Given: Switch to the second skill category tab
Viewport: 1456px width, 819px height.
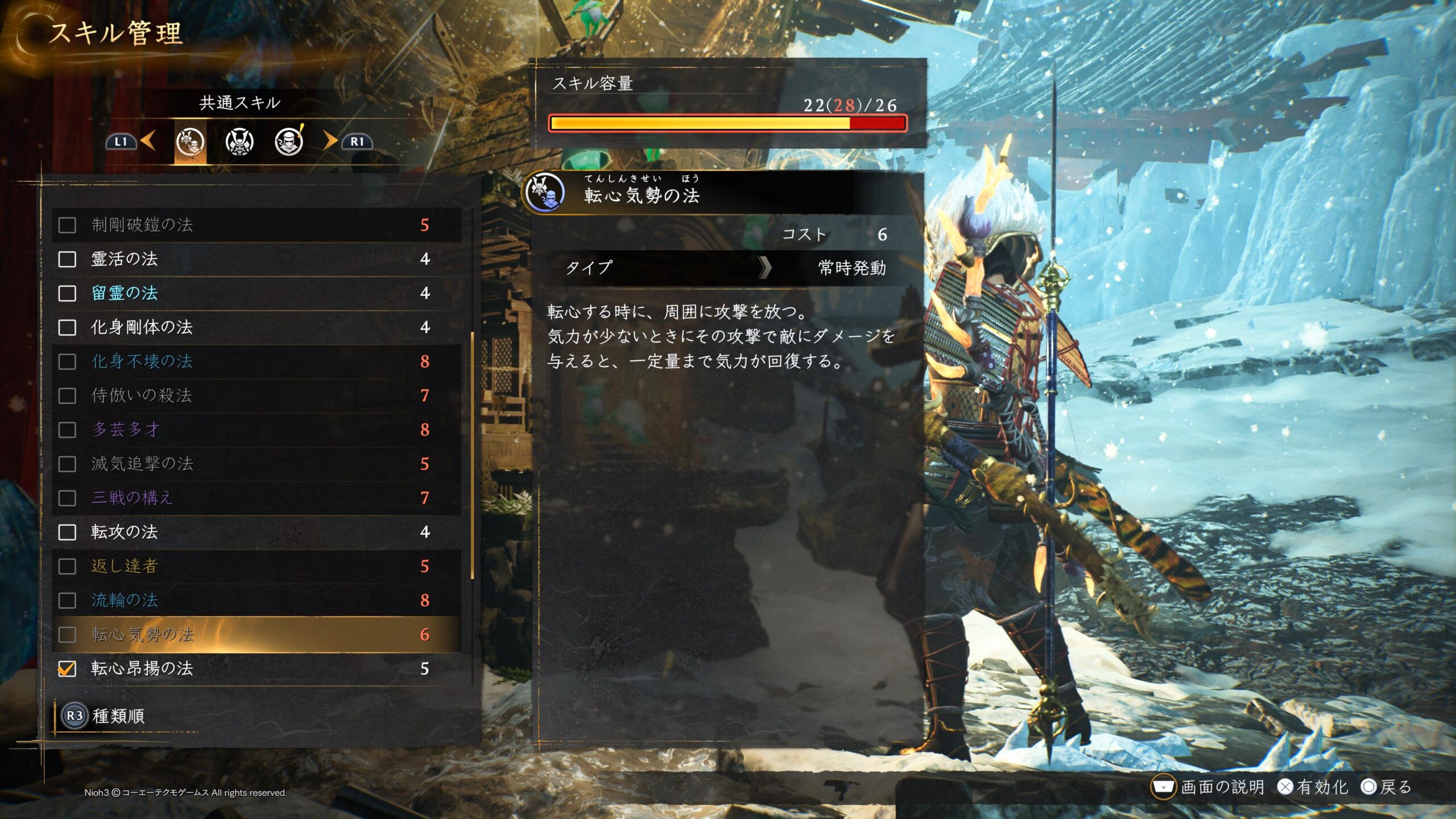Looking at the screenshot, I should (239, 142).
